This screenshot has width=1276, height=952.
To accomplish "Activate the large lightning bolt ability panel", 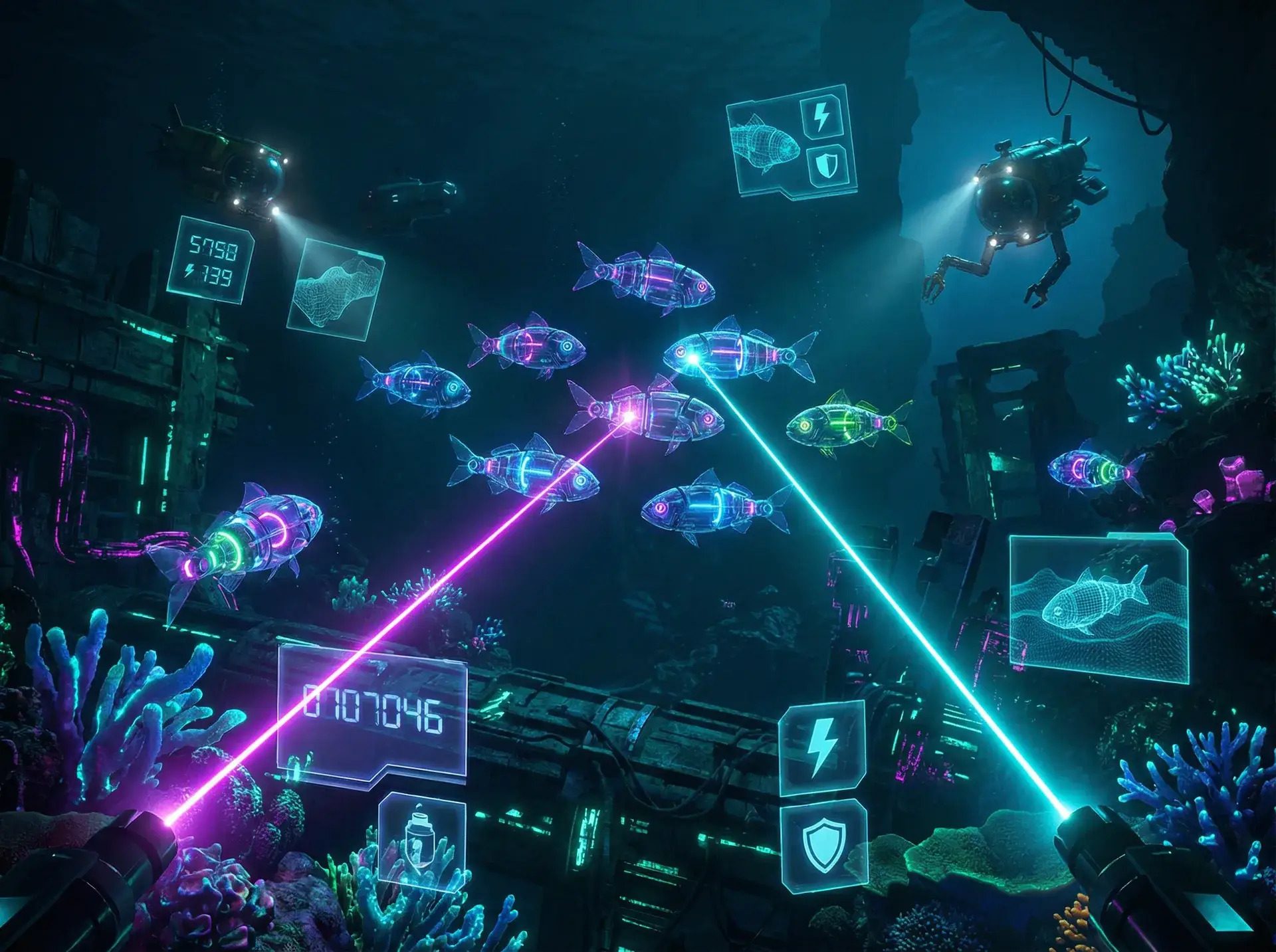I will coord(821,749).
